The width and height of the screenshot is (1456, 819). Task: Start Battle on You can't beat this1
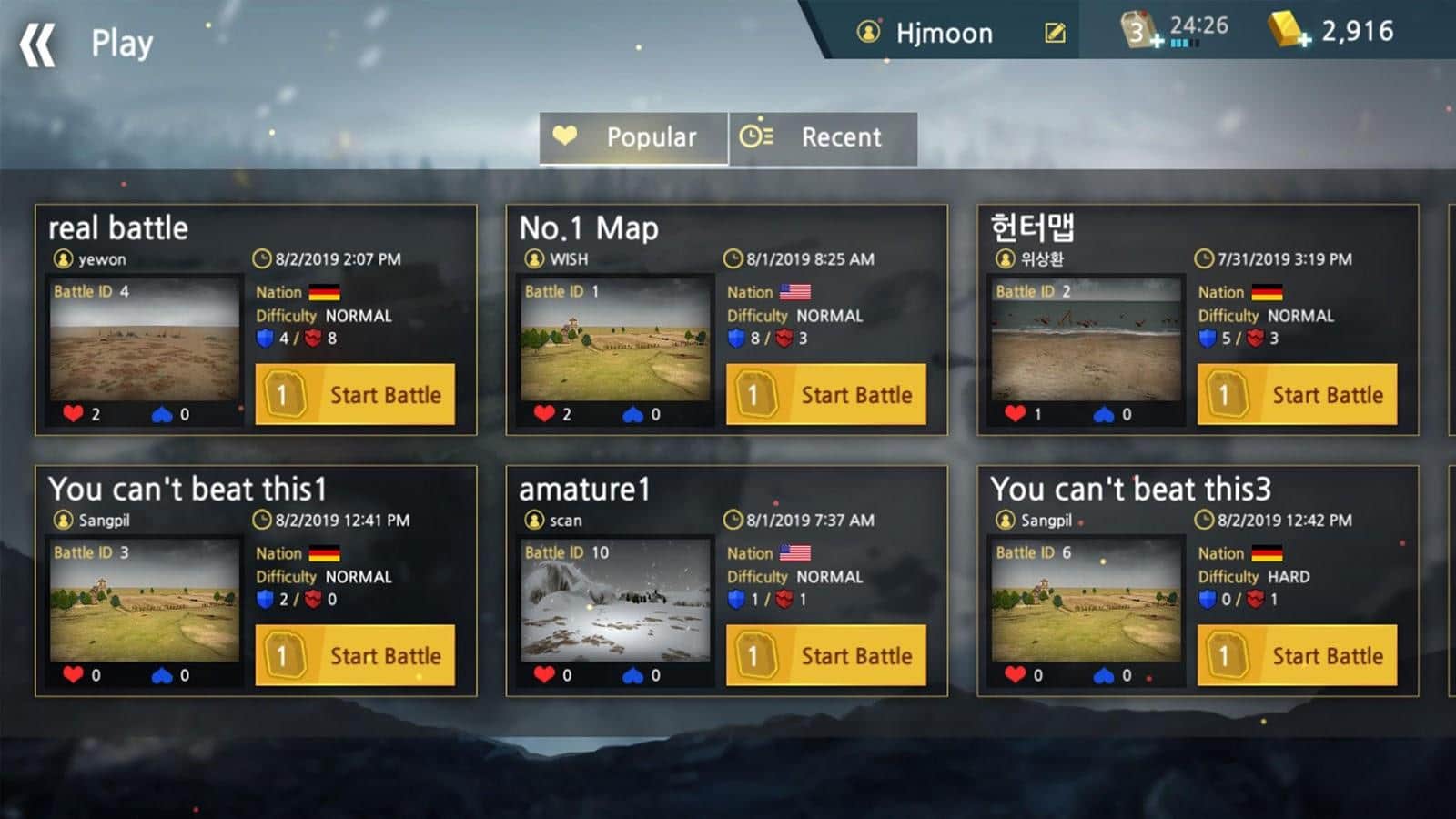[x=355, y=656]
